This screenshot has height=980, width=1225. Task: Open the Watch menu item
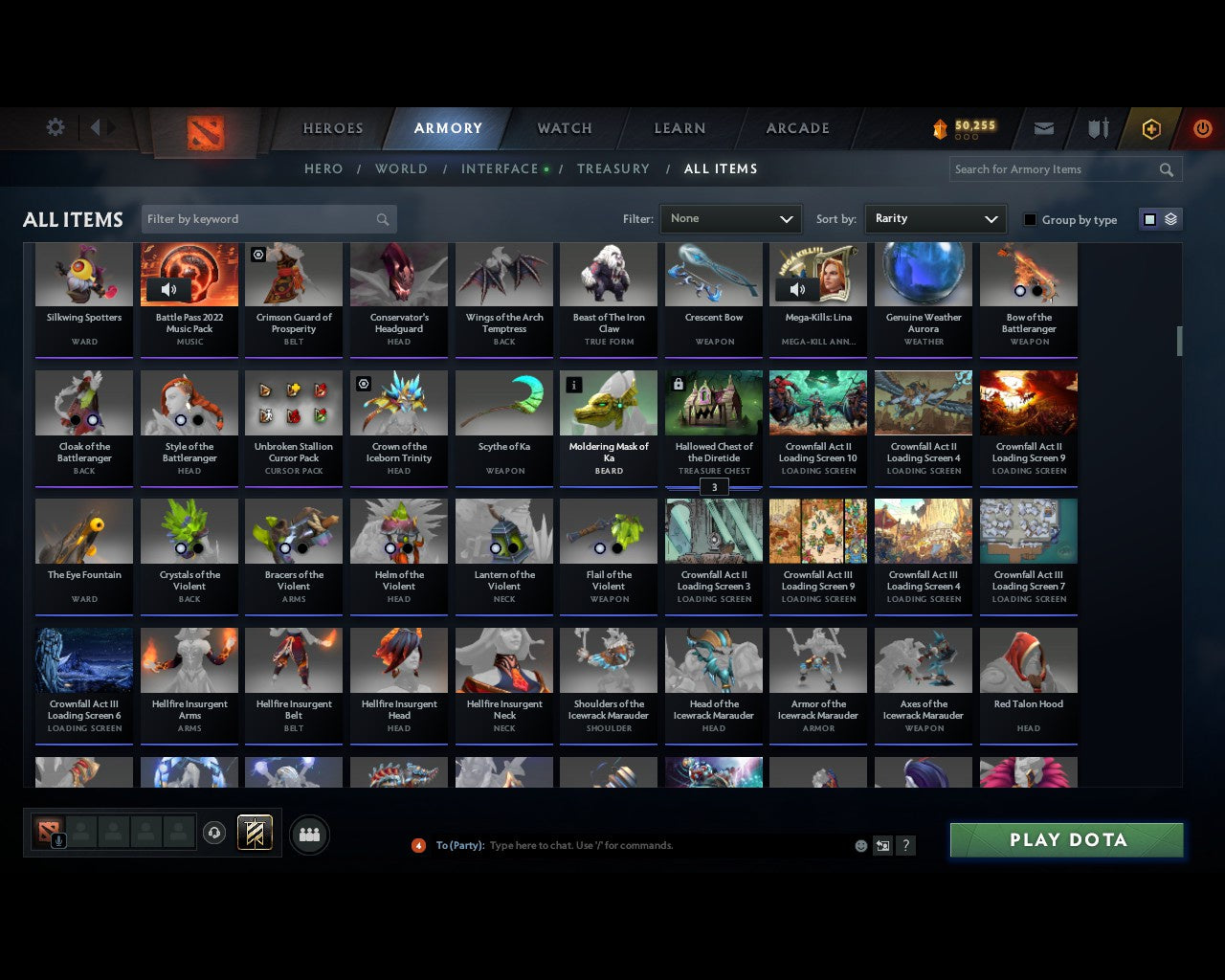[x=564, y=128]
